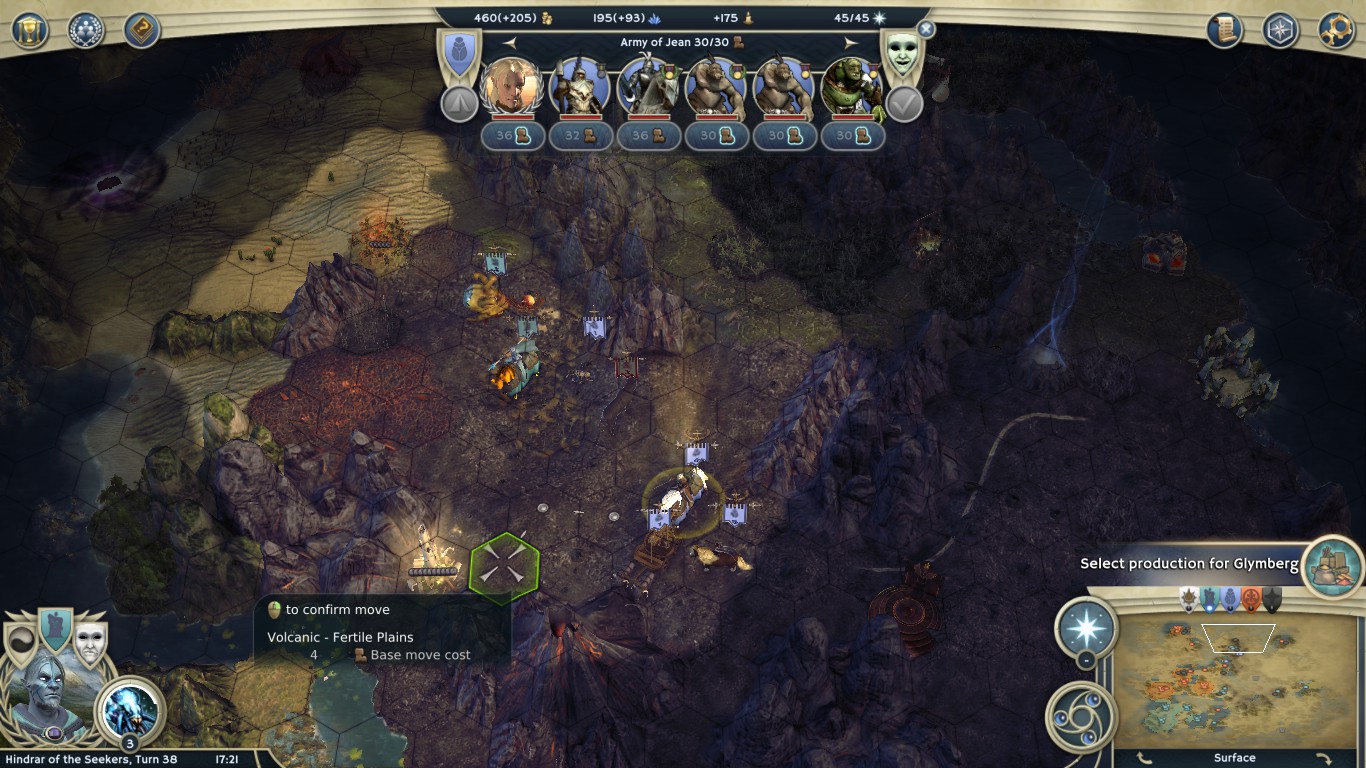
Task: Select the green orc unit portrait
Action: [852, 87]
